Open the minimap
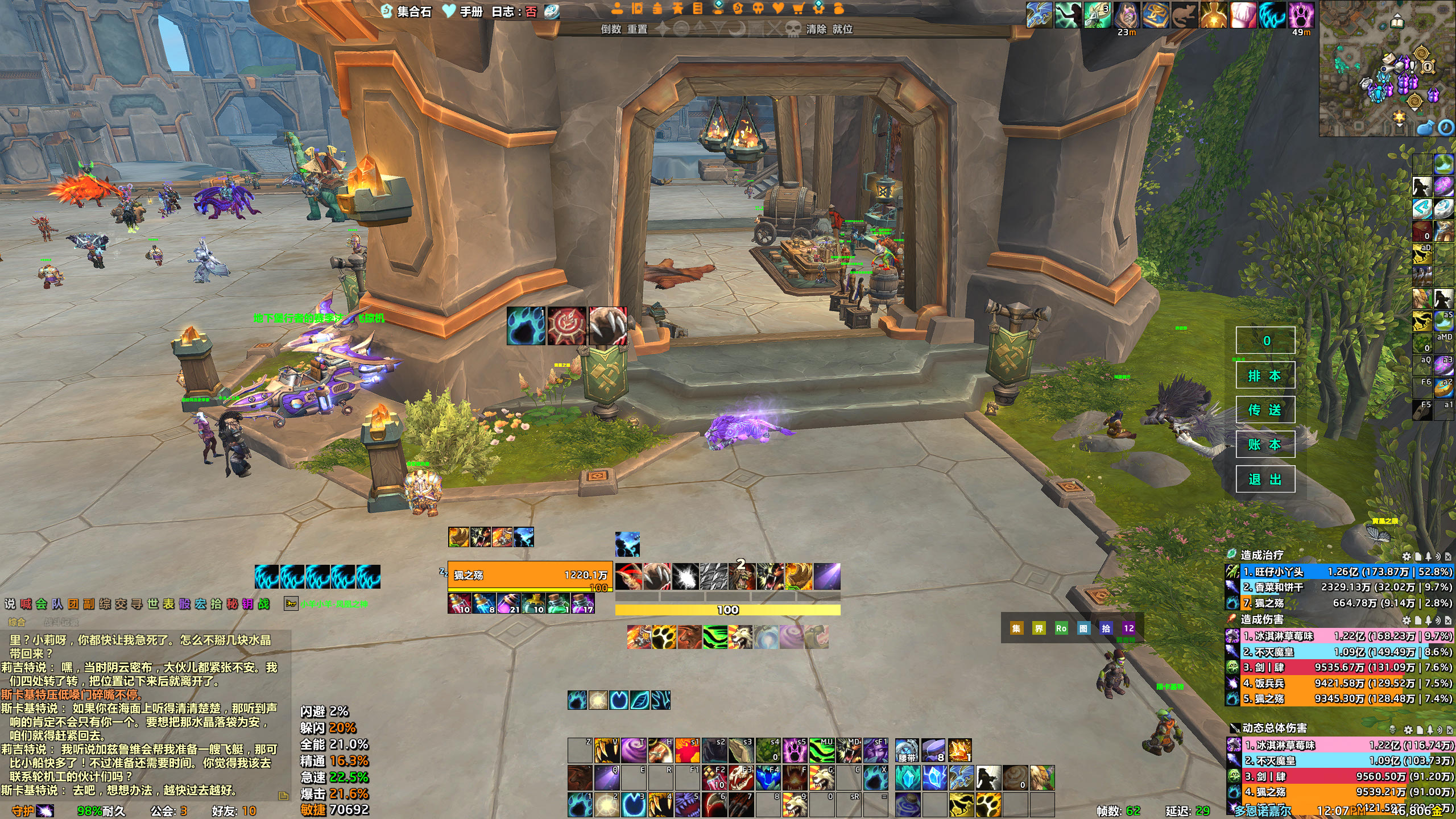 pos(1385,68)
